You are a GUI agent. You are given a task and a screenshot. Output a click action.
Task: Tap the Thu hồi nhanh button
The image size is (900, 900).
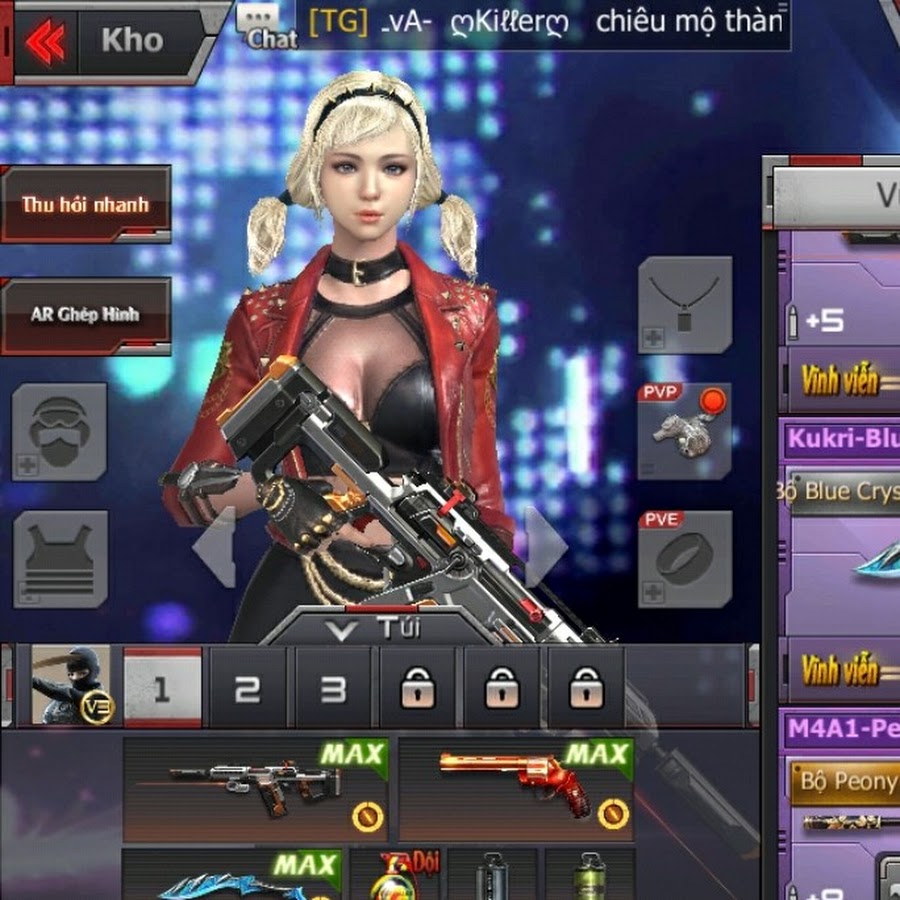click(x=86, y=205)
